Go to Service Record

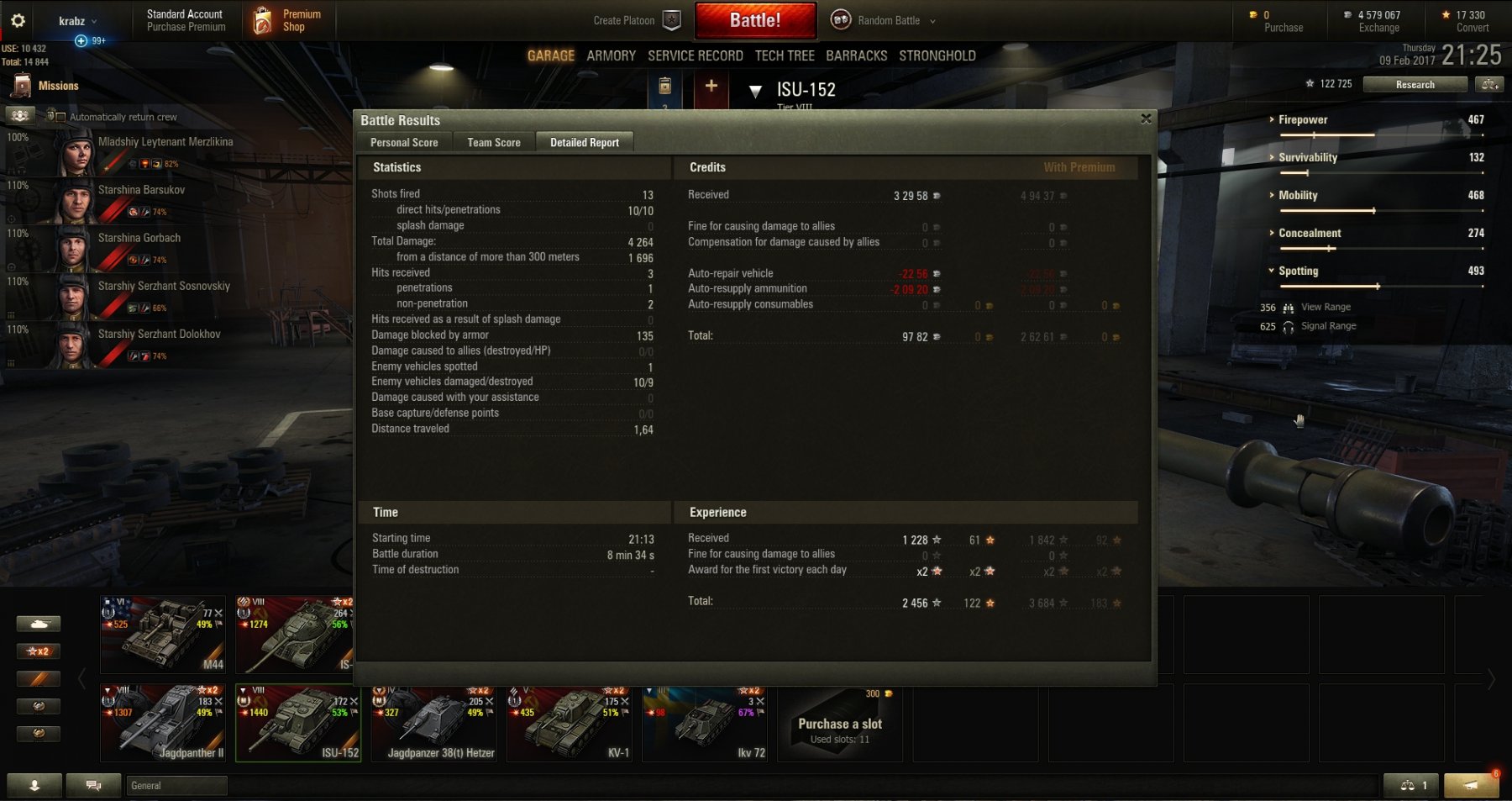[695, 56]
